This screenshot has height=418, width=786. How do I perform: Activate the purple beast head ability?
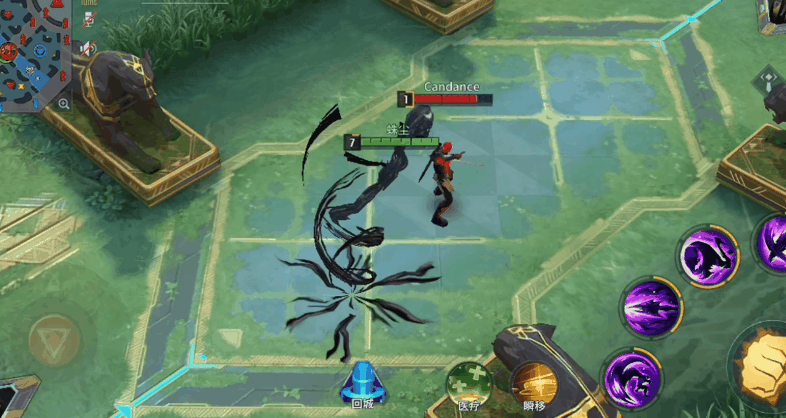tap(708, 255)
